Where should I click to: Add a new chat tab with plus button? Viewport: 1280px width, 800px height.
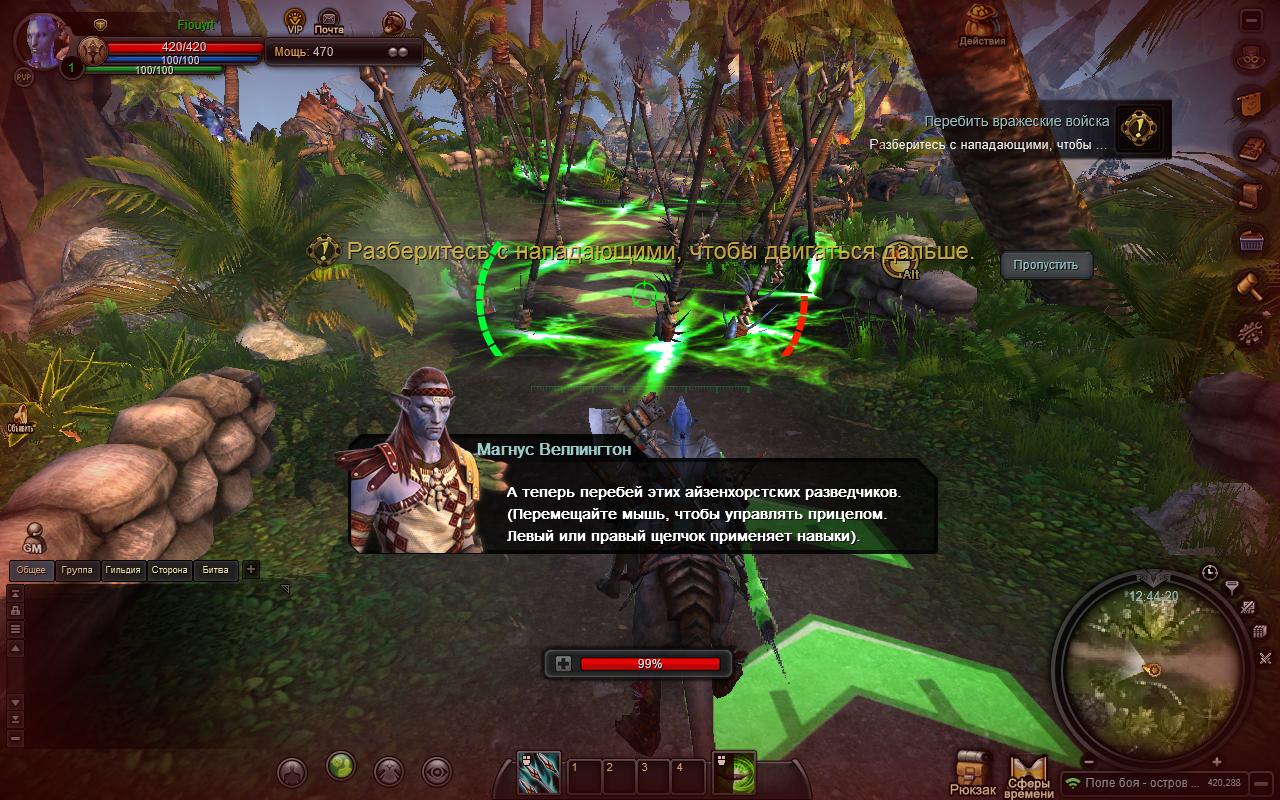tap(251, 570)
